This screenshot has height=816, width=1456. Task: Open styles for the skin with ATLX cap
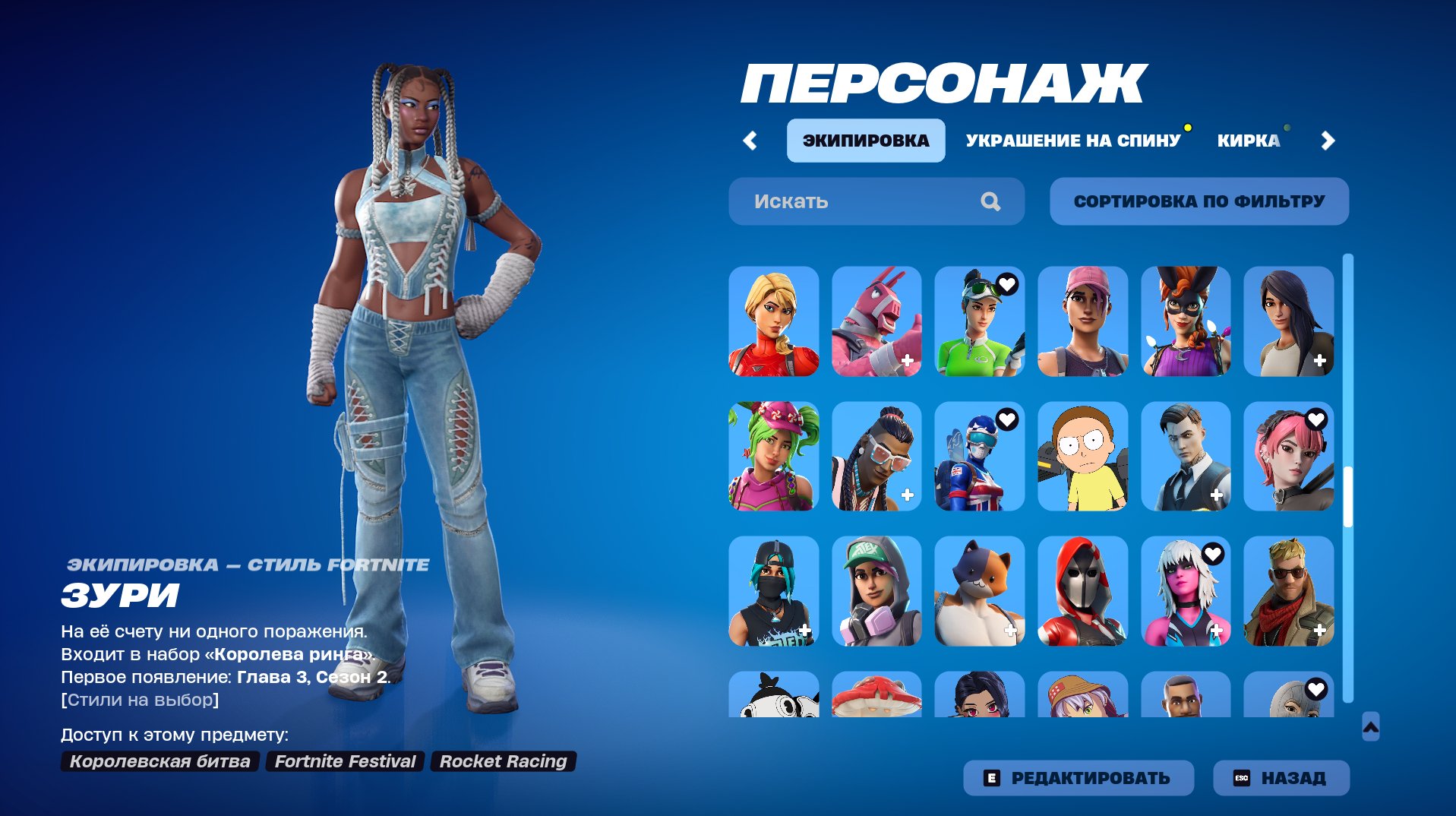[876, 592]
